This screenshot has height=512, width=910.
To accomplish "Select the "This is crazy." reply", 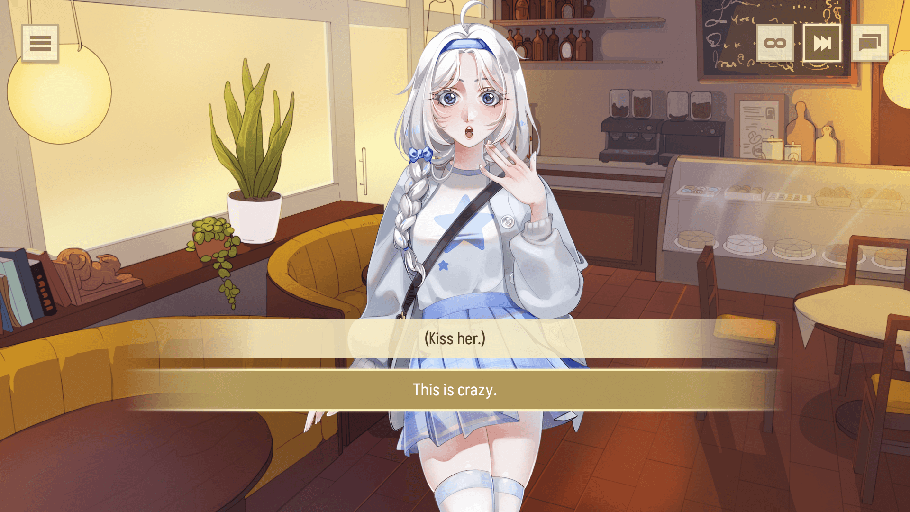I will pyautogui.click(x=455, y=389).
